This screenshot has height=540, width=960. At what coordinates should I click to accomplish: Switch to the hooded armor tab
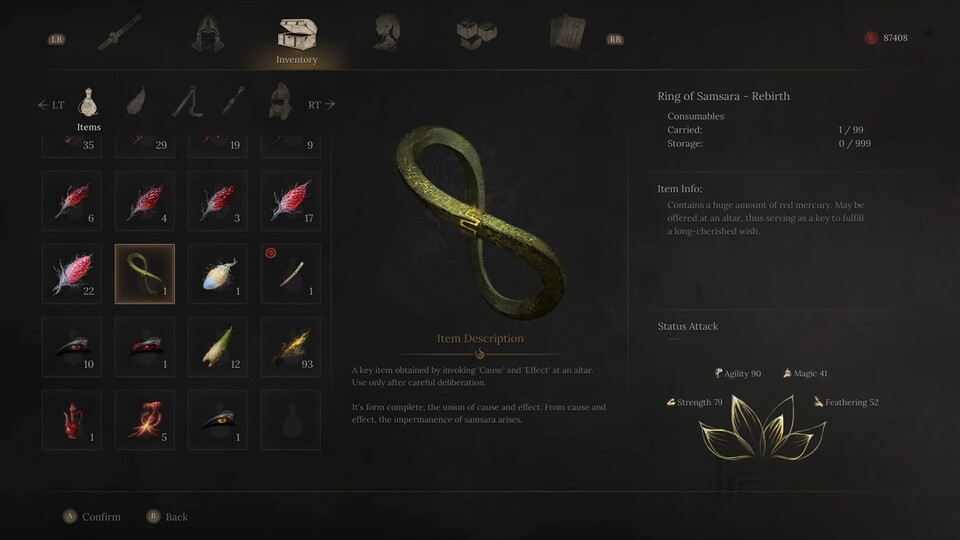[208, 33]
